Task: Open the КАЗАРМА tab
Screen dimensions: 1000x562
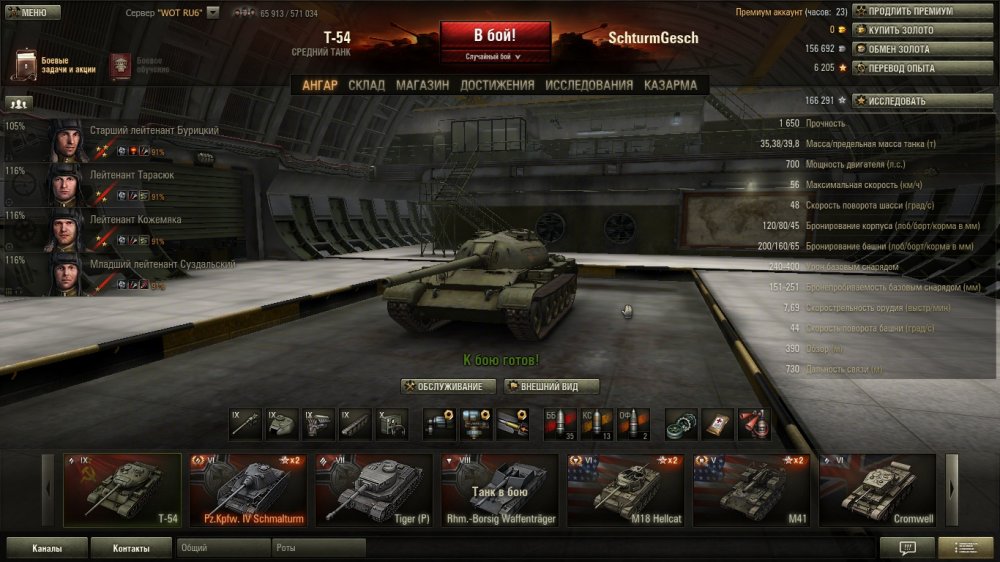Action: point(671,85)
